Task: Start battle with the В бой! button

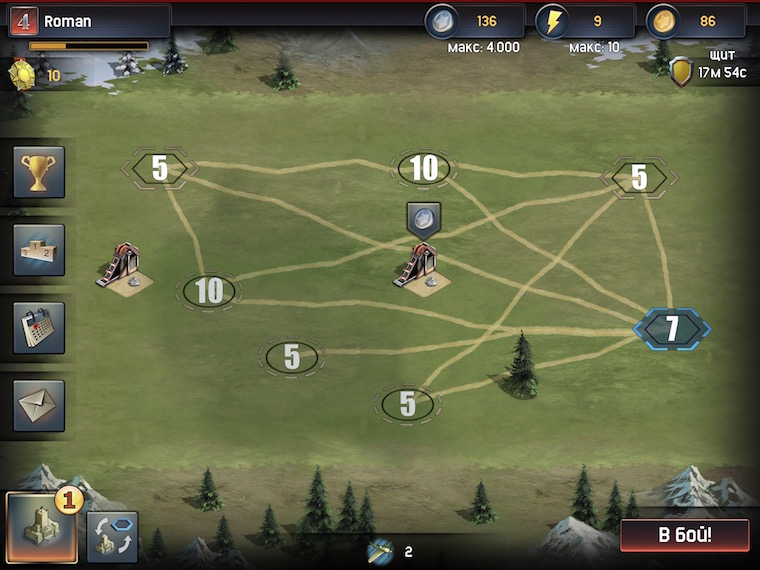Action: 684,535
